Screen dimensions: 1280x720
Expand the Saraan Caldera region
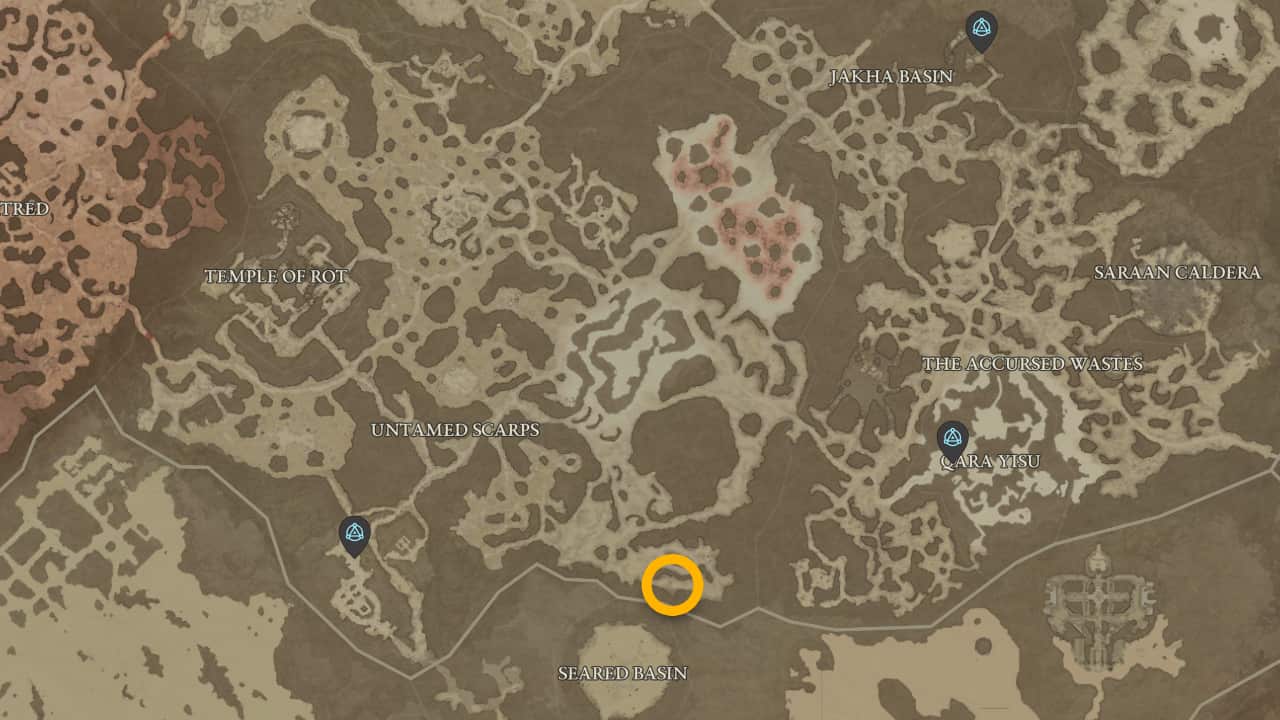click(1180, 270)
